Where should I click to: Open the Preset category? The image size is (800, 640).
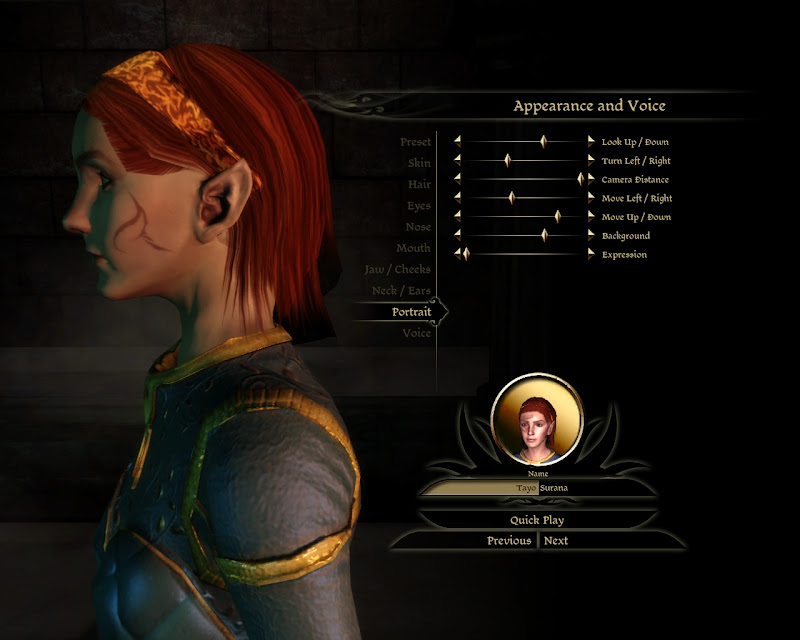pos(415,142)
